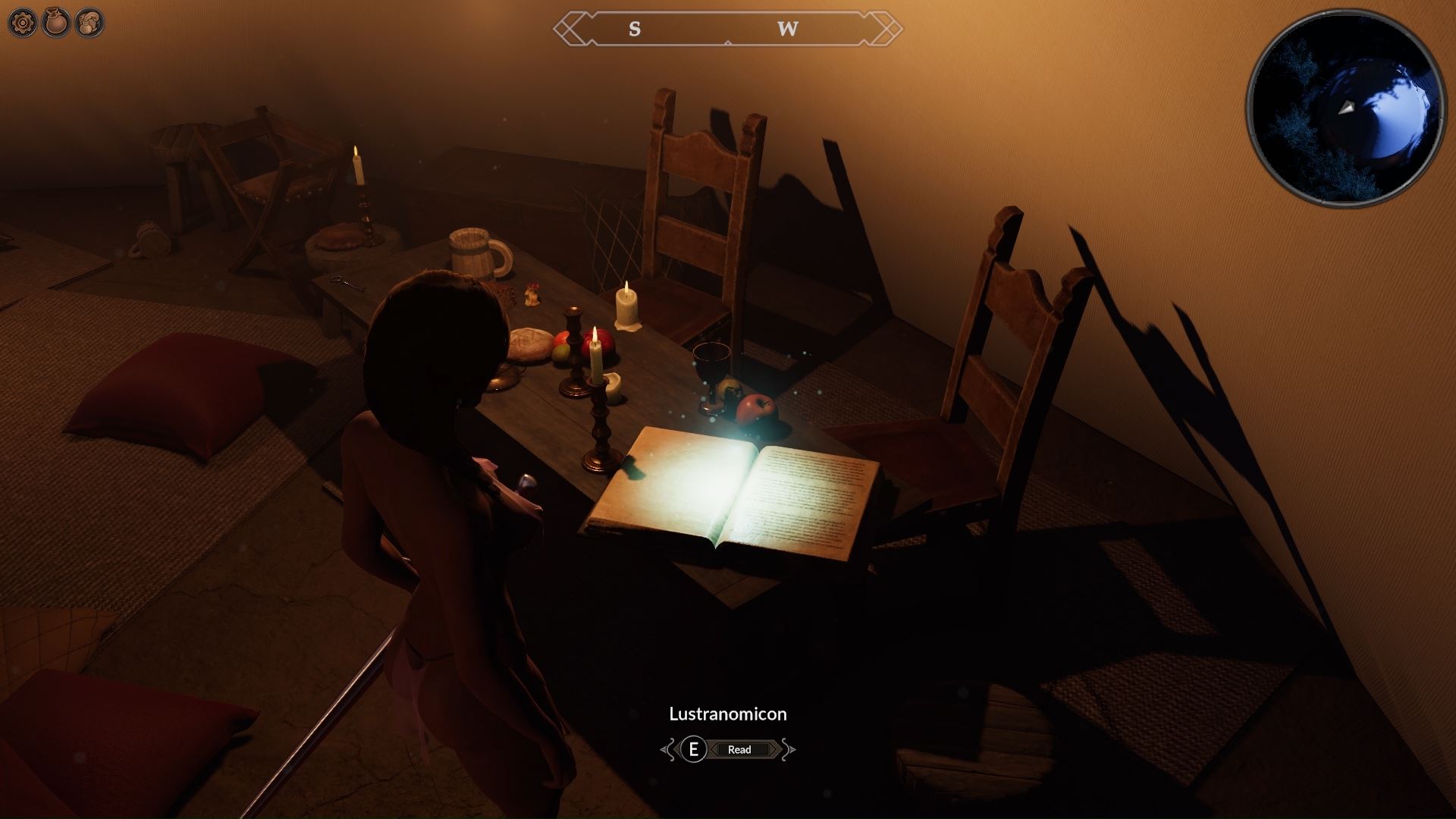Open the pouch bag inventory icon
This screenshot has height=819, width=1456.
coord(57,24)
